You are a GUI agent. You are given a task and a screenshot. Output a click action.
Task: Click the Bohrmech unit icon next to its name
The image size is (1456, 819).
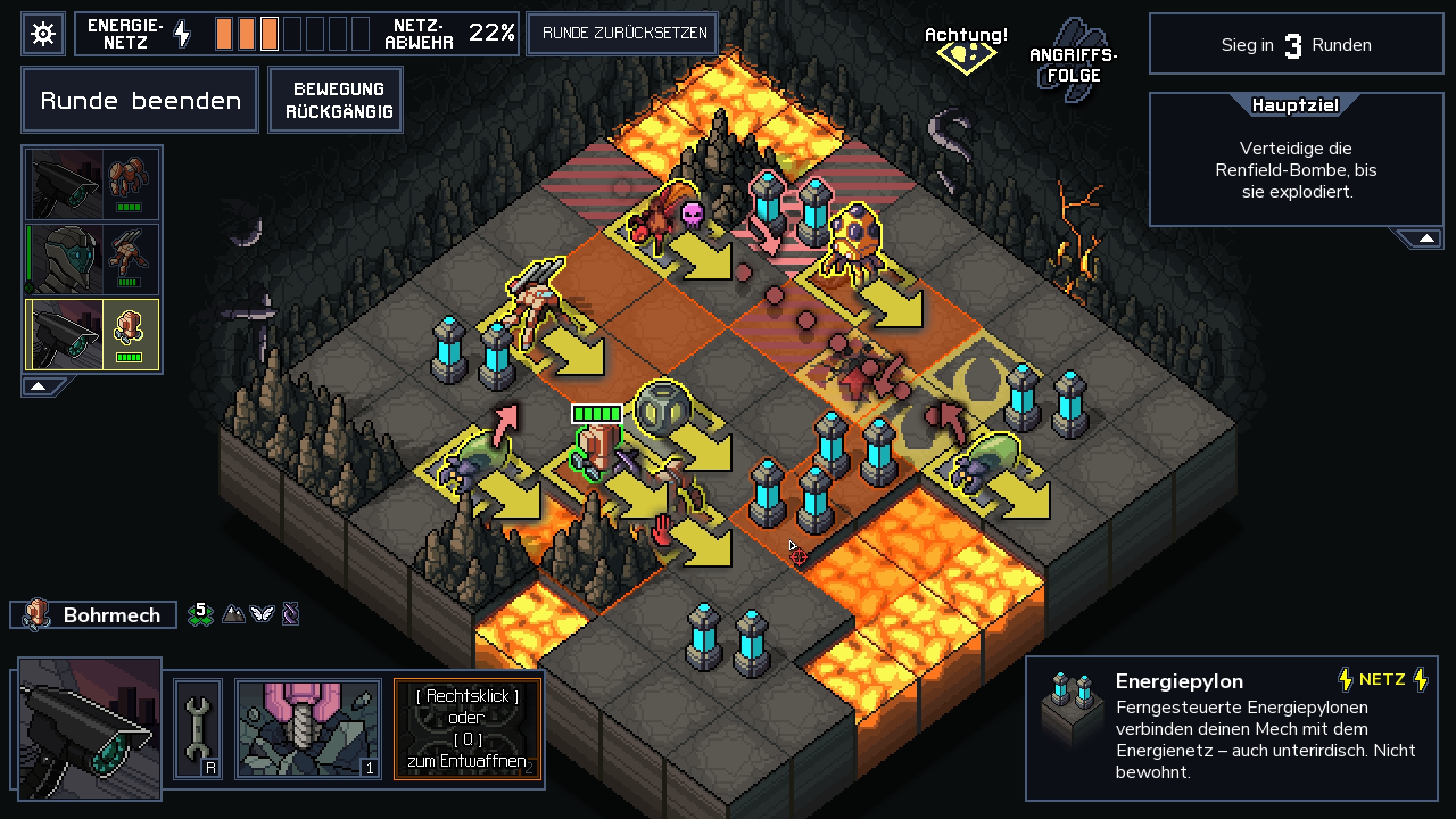click(37, 615)
